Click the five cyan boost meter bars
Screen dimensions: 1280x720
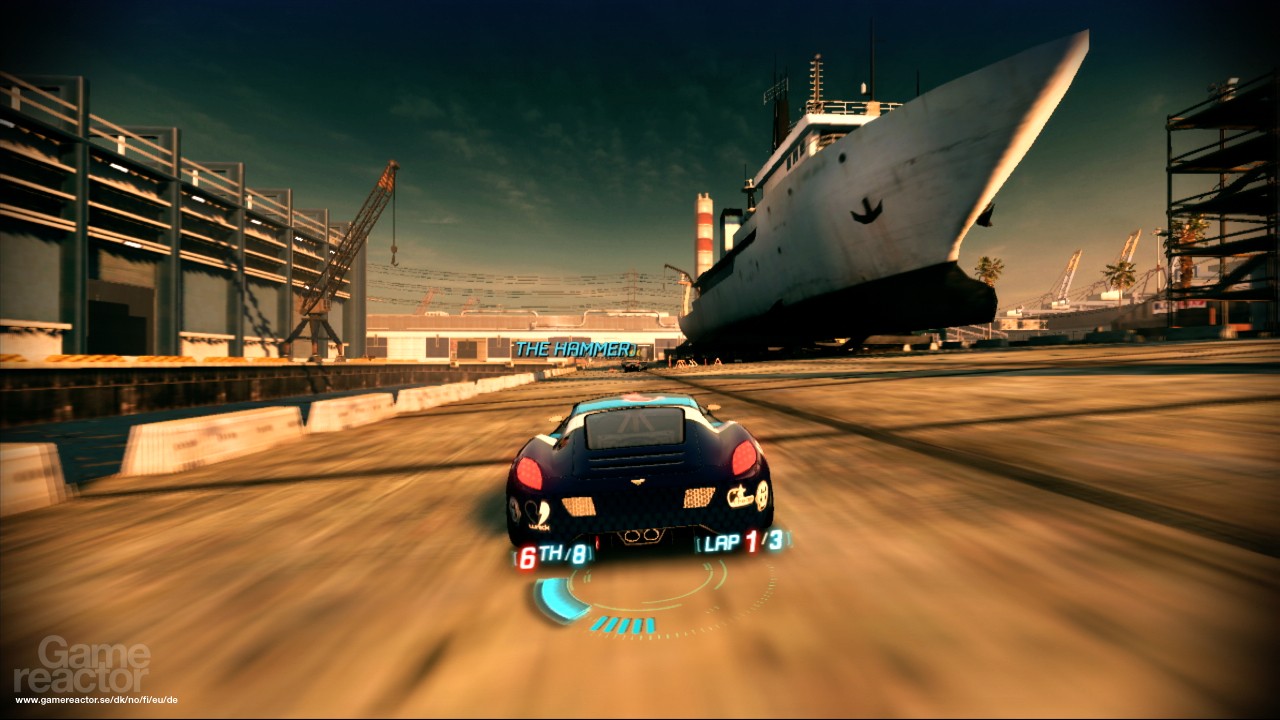point(624,623)
